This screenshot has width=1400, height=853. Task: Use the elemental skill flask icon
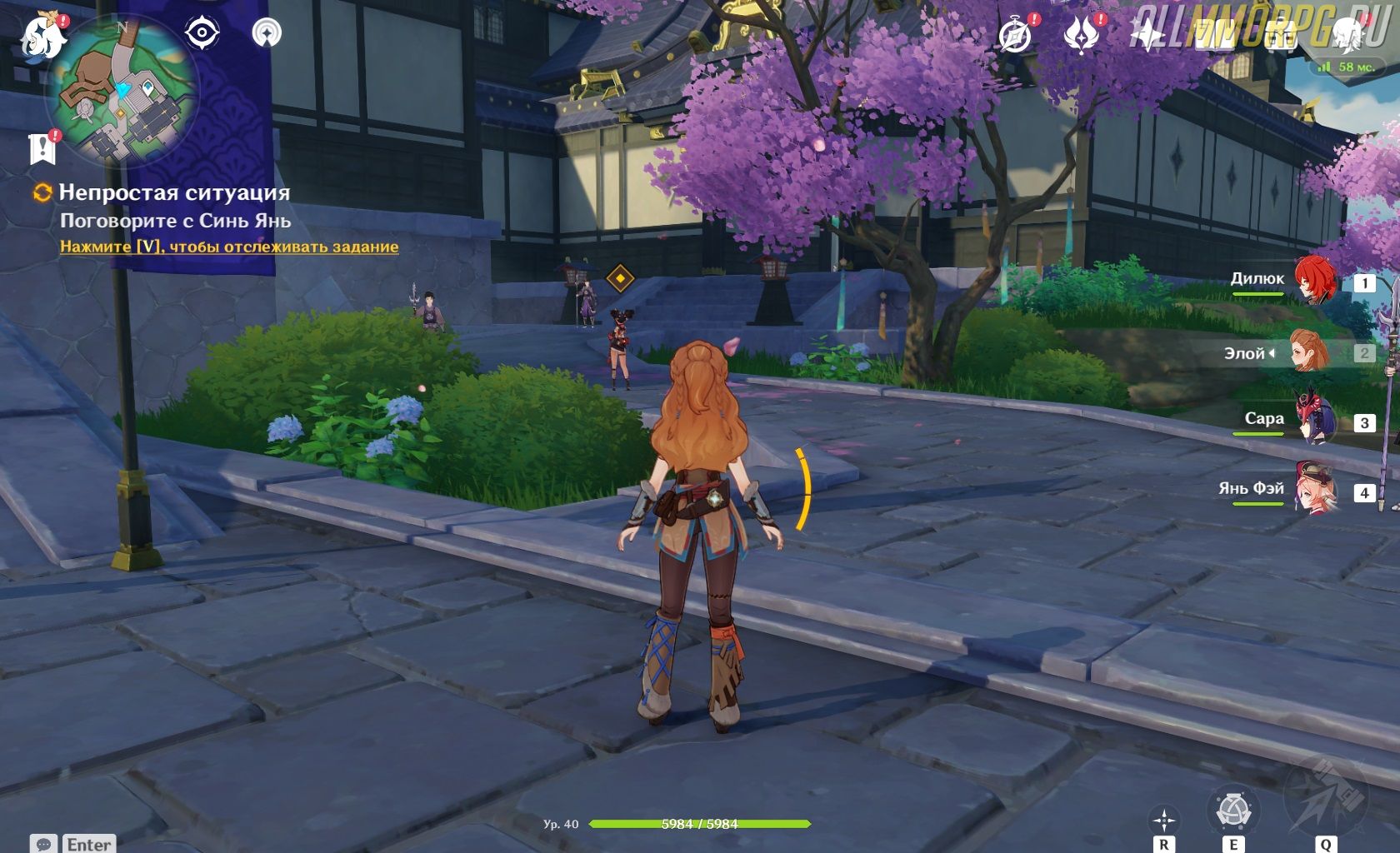(x=1232, y=811)
